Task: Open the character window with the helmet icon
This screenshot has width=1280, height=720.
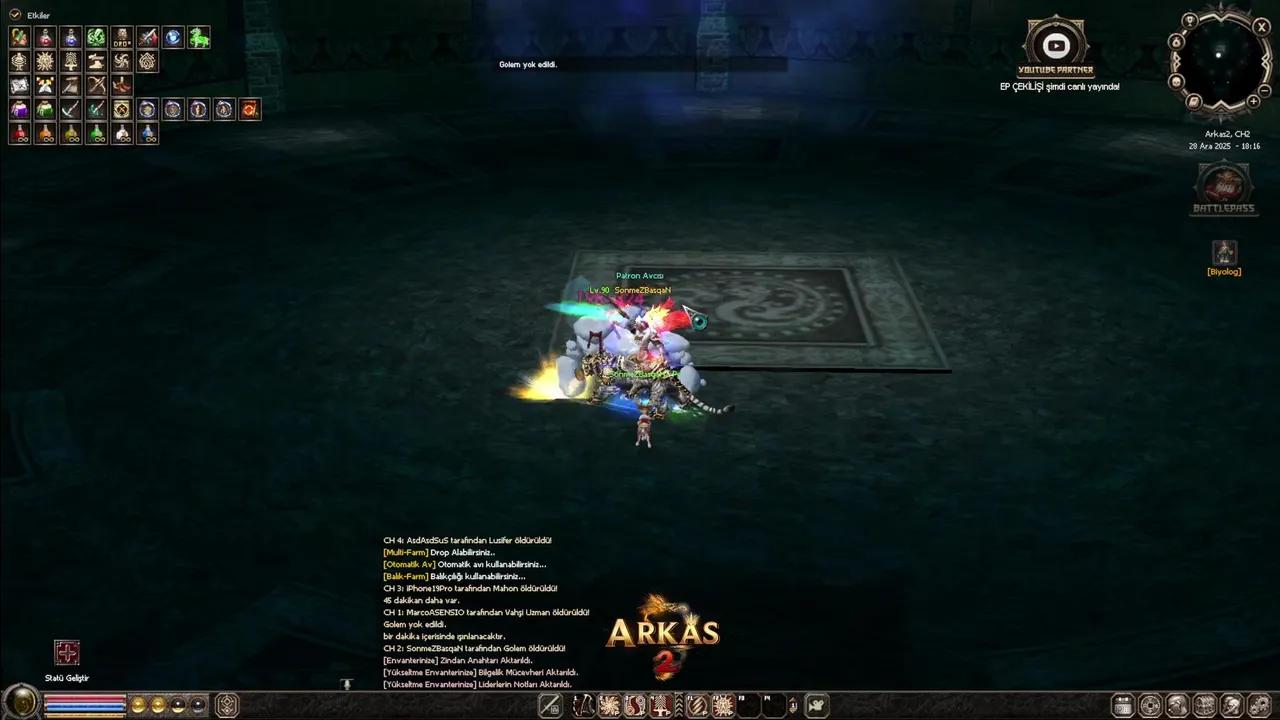Action: (1231, 705)
